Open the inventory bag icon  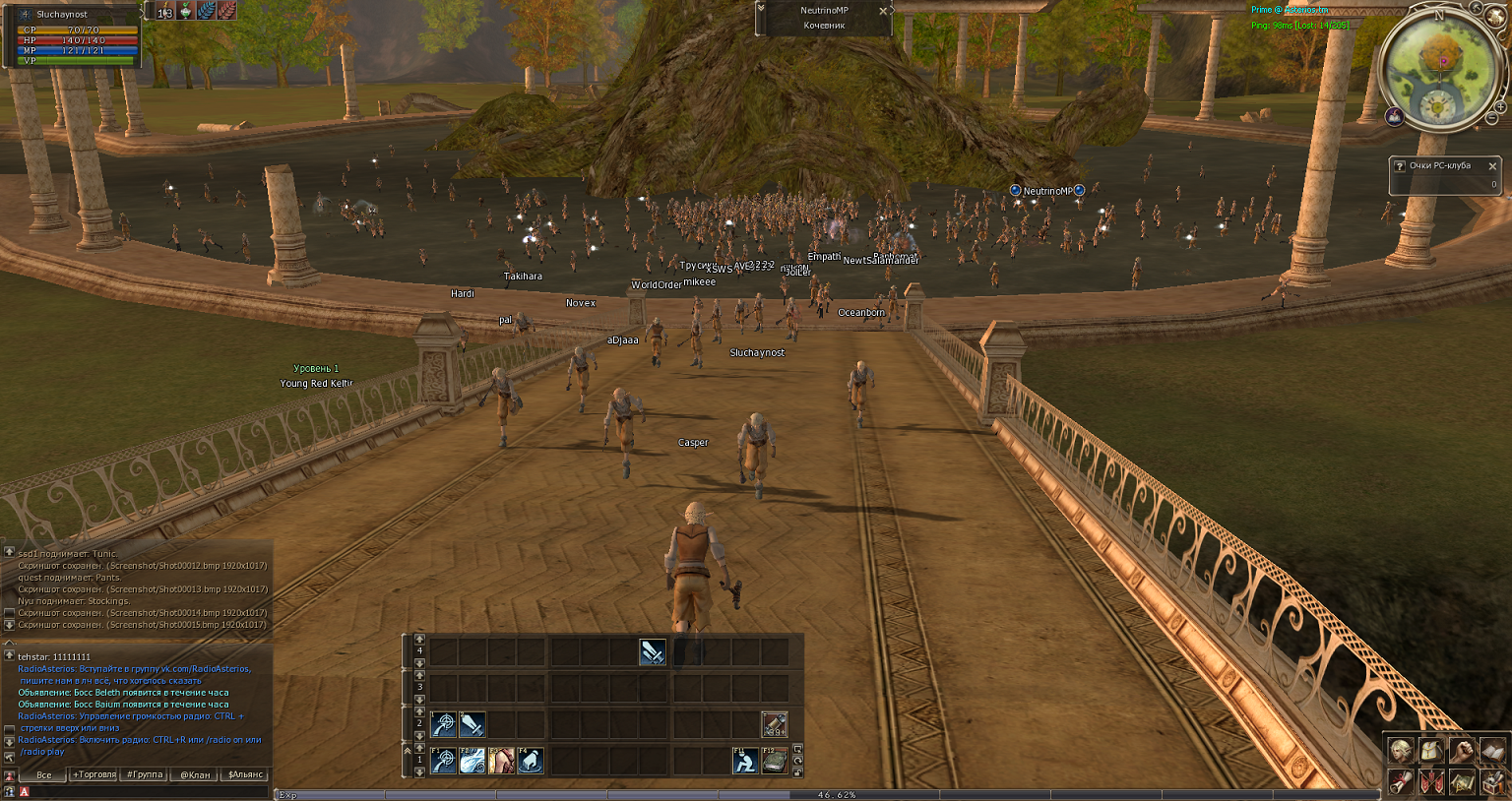pos(1431,751)
